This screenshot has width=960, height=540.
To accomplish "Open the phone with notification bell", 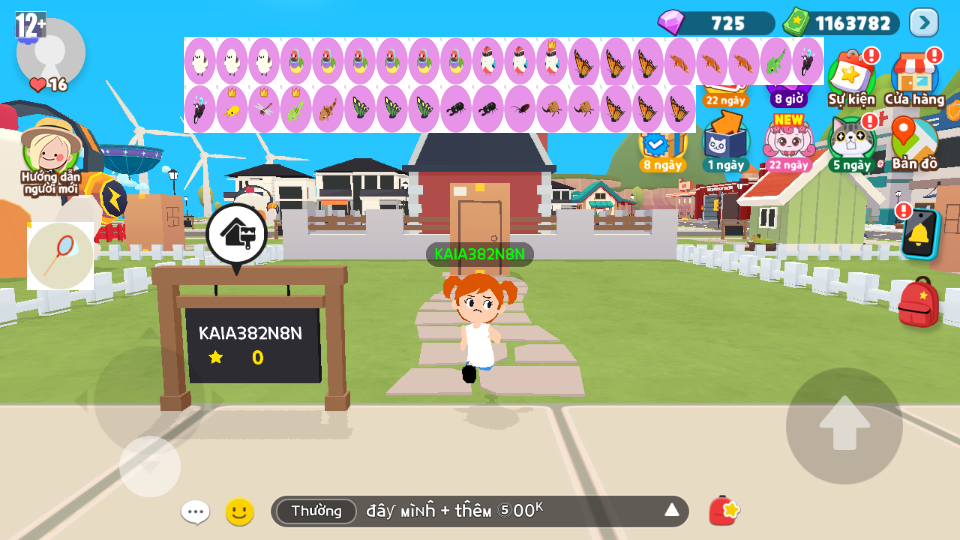I will (x=920, y=234).
